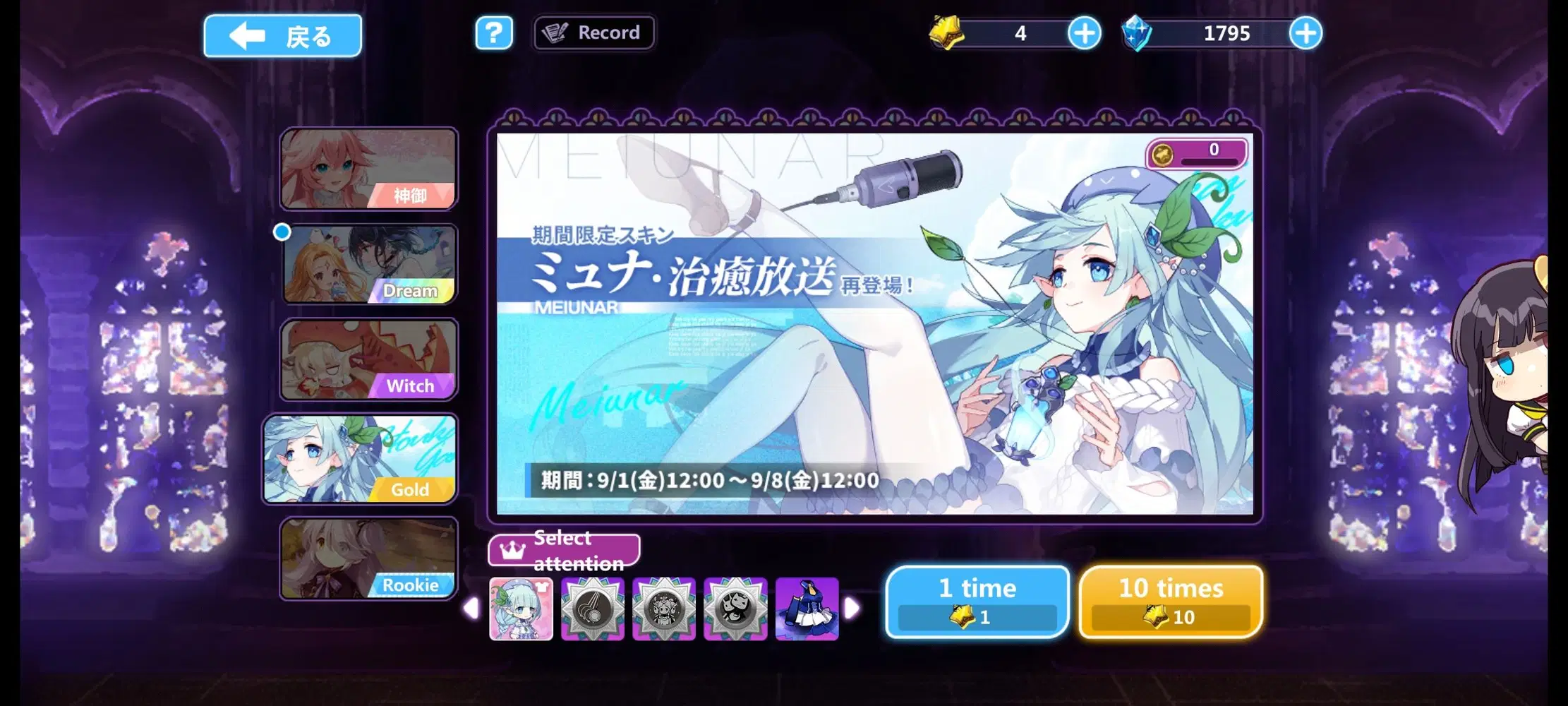Viewport: 1568px width, 706px height.
Task: Select the Meiunar chibi skin thumbnail icon
Action: click(520, 609)
